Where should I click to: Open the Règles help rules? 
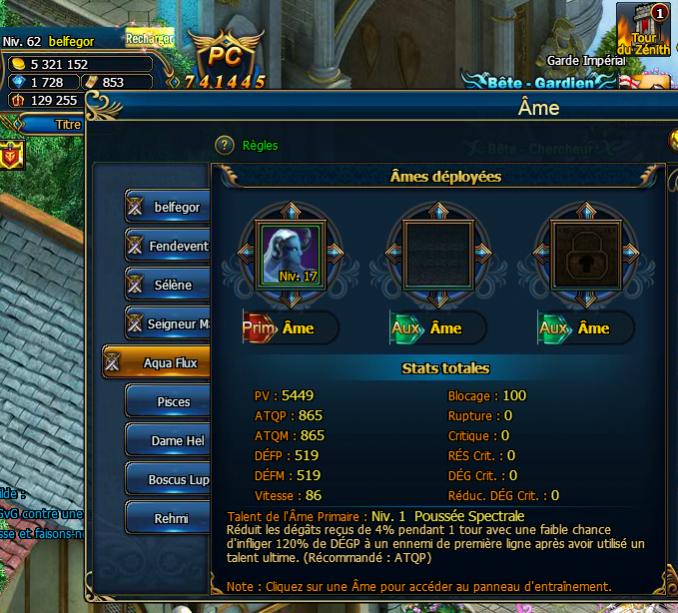coord(259,146)
